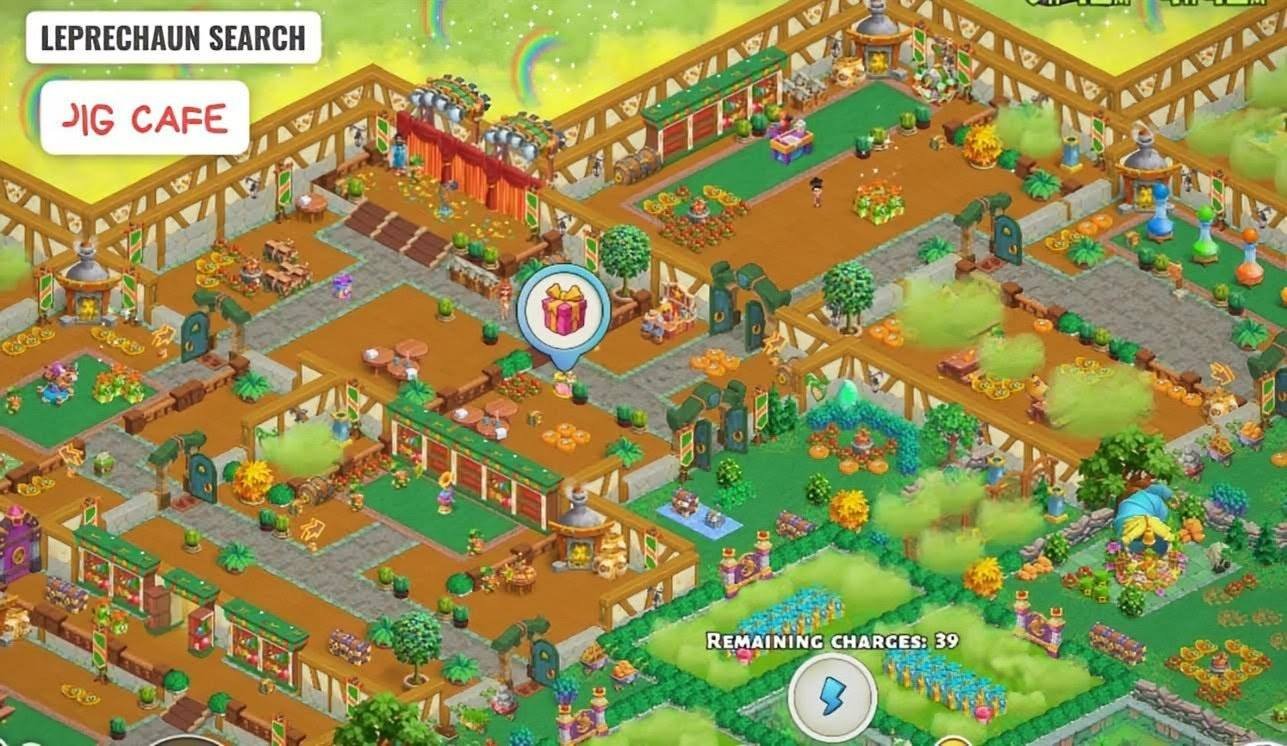Viewport: 1287px width, 746px height.
Task: Activate the lightning bolt charge button
Action: pyautogui.click(x=831, y=696)
